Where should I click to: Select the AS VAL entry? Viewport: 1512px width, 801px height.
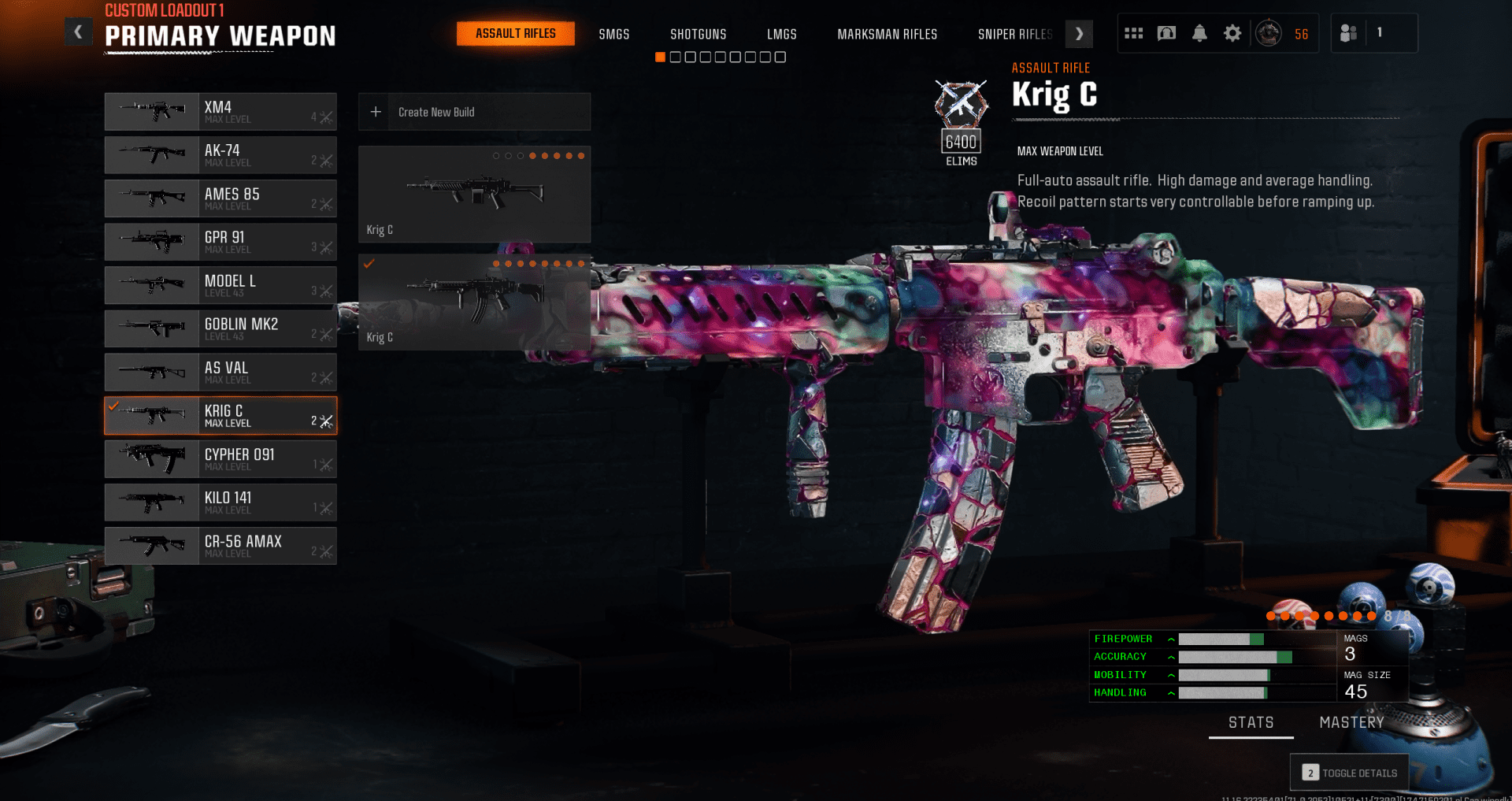point(220,372)
